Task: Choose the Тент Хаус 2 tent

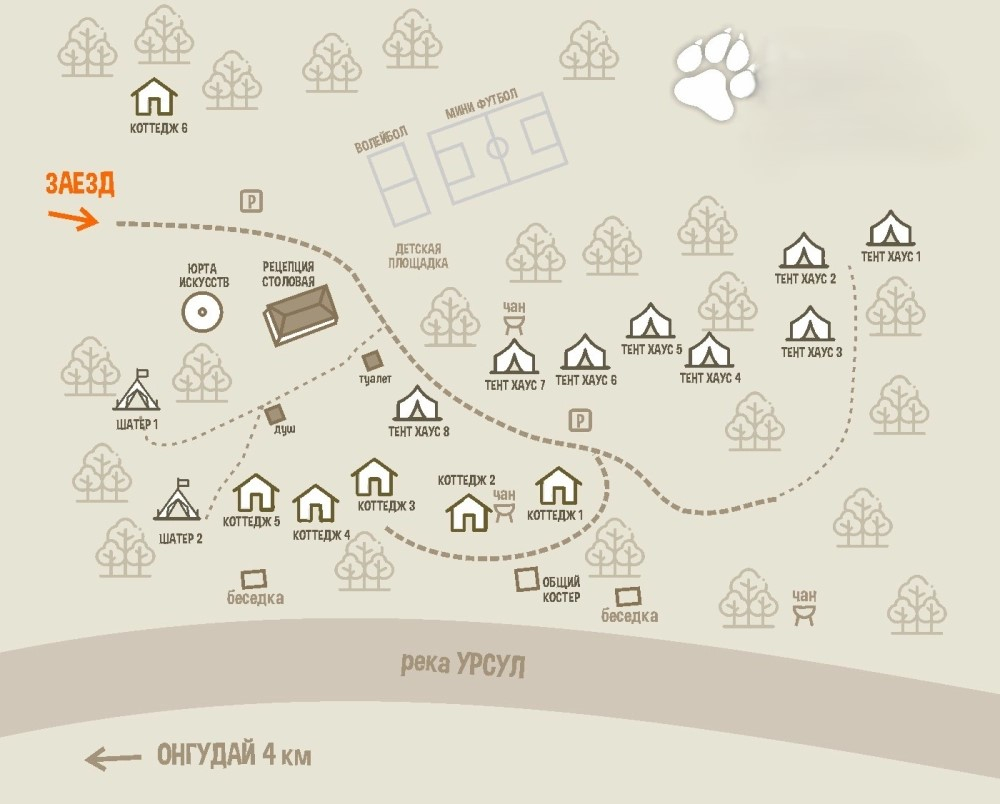Action: click(x=804, y=251)
